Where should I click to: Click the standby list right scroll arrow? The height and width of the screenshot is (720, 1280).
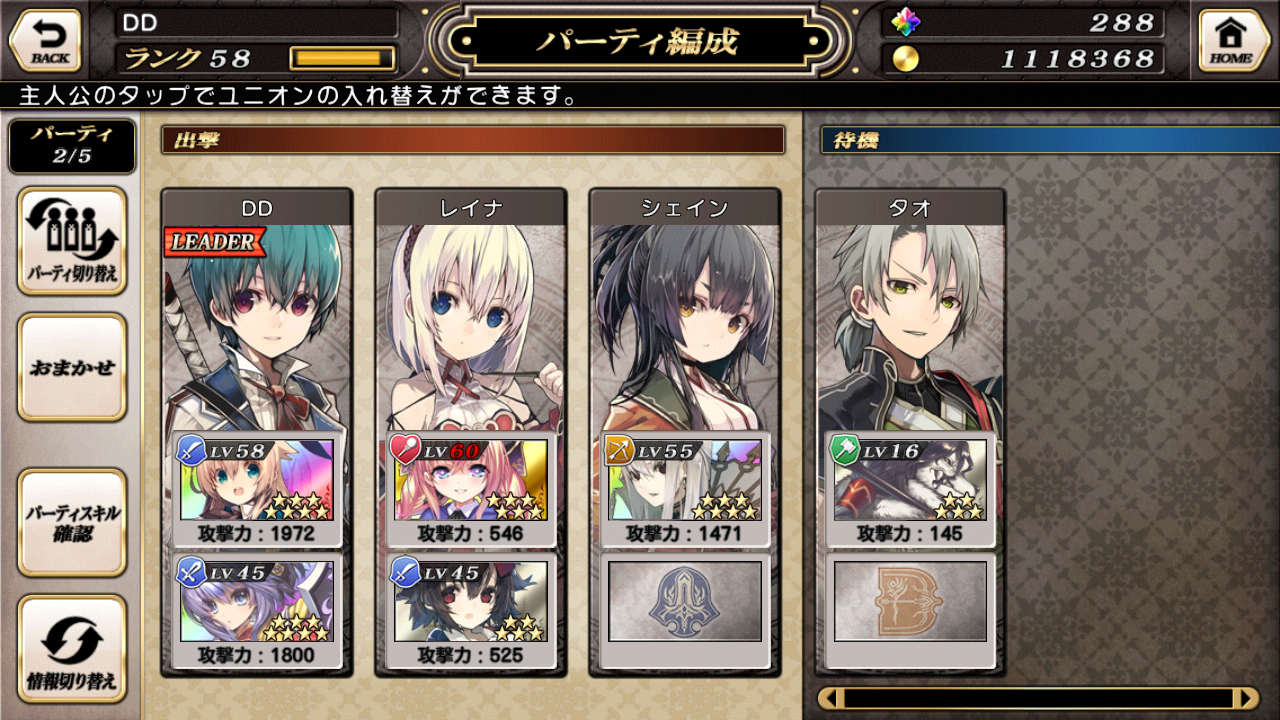(x=1246, y=698)
